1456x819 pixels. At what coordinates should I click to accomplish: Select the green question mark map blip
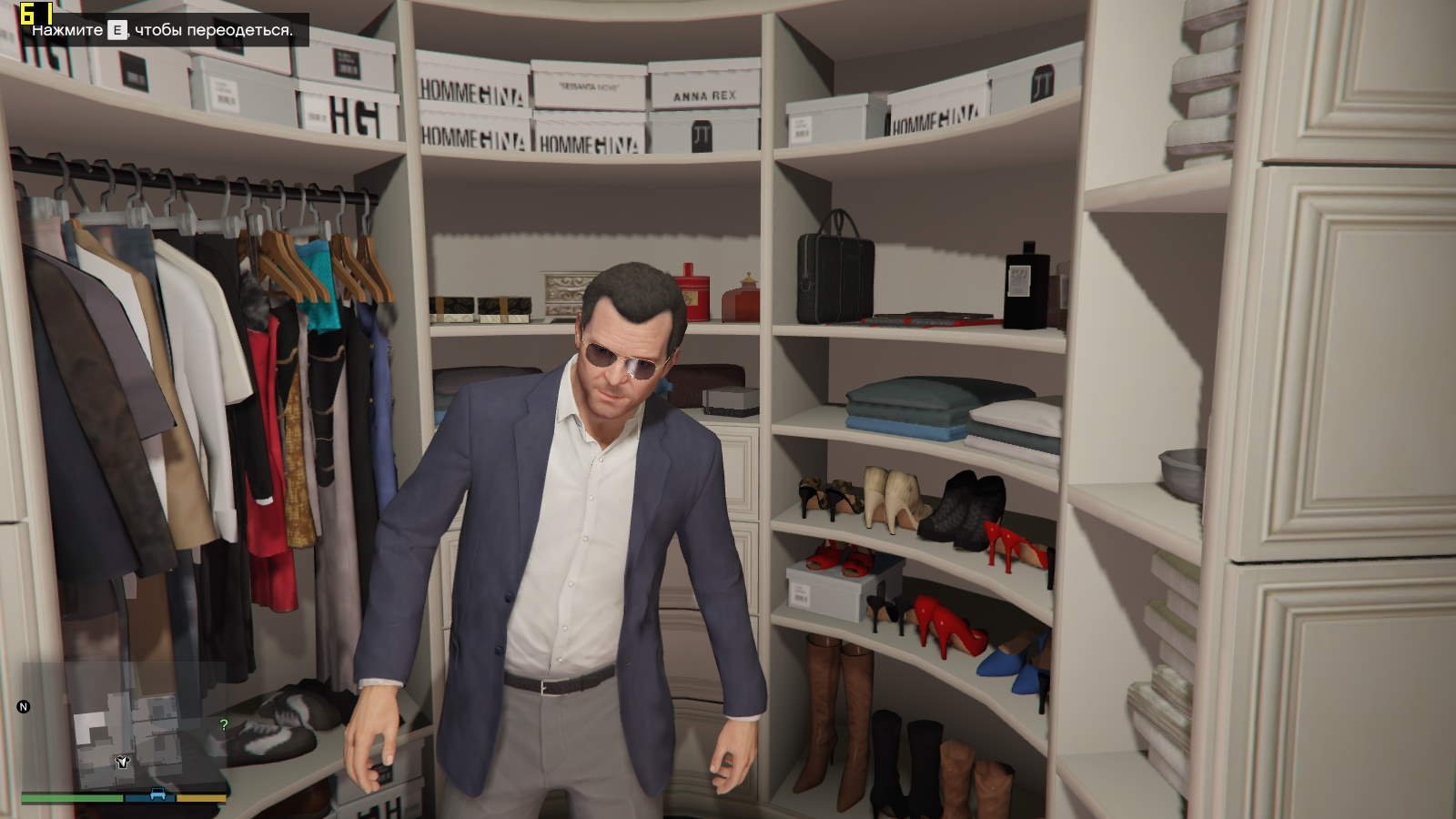coord(224,725)
